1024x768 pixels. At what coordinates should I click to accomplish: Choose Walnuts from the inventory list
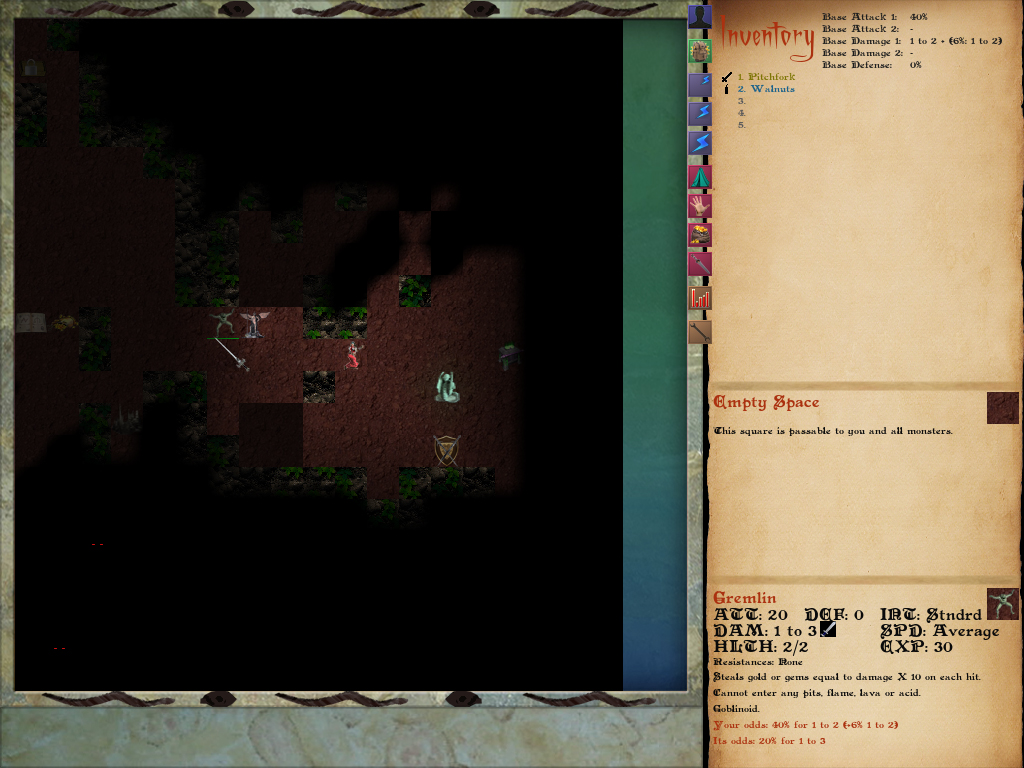coord(772,89)
